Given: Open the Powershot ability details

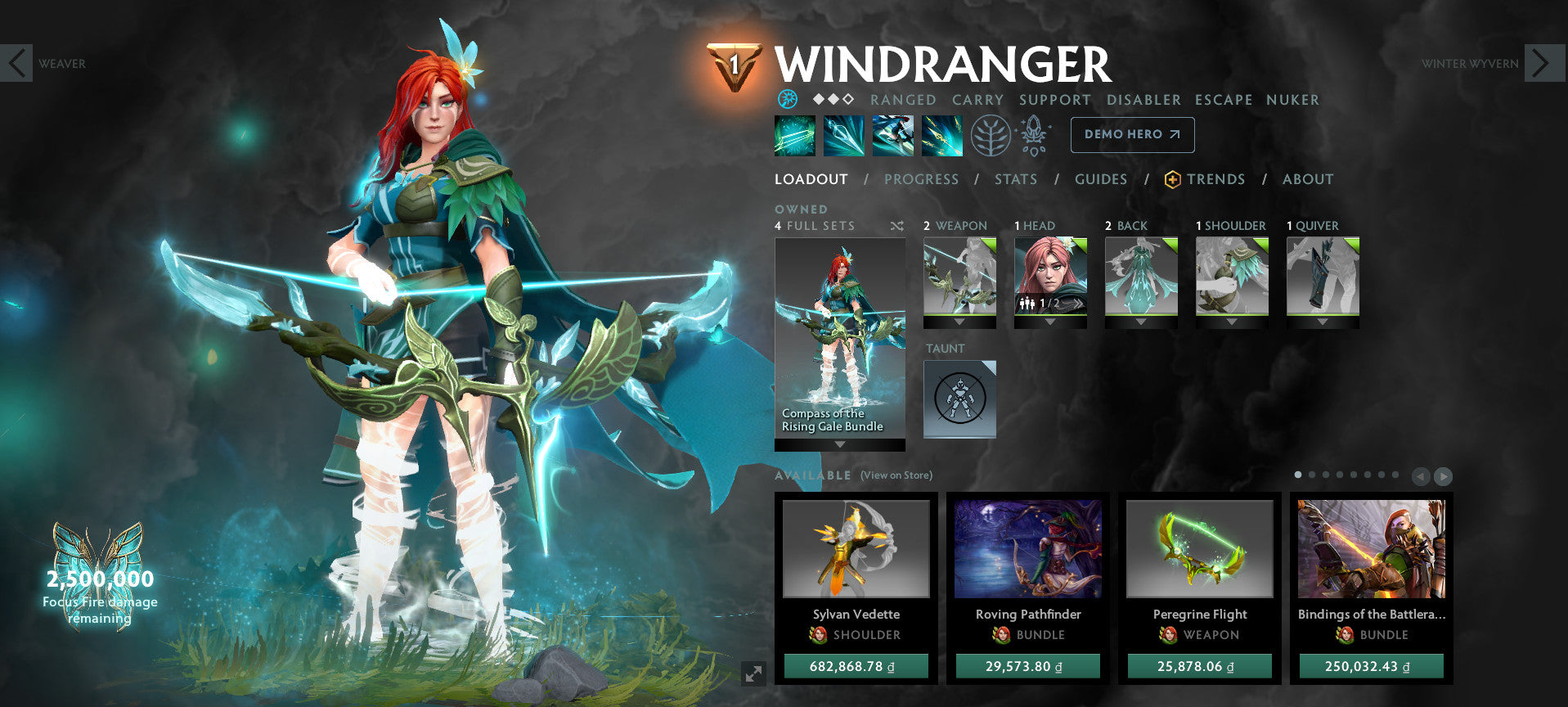Looking at the screenshot, I should coord(844,135).
